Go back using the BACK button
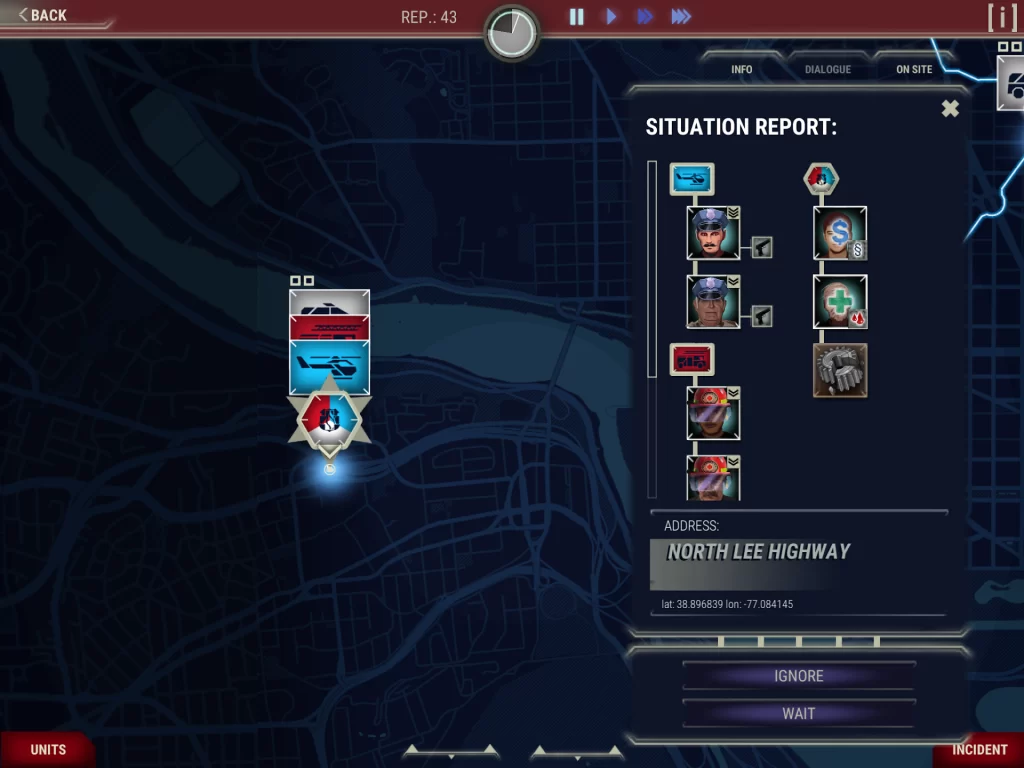The image size is (1024, 768). click(x=43, y=15)
